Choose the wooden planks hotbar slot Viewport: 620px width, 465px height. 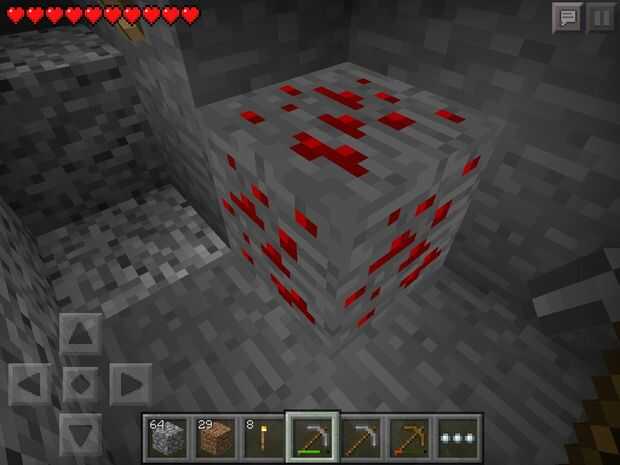coord(214,437)
